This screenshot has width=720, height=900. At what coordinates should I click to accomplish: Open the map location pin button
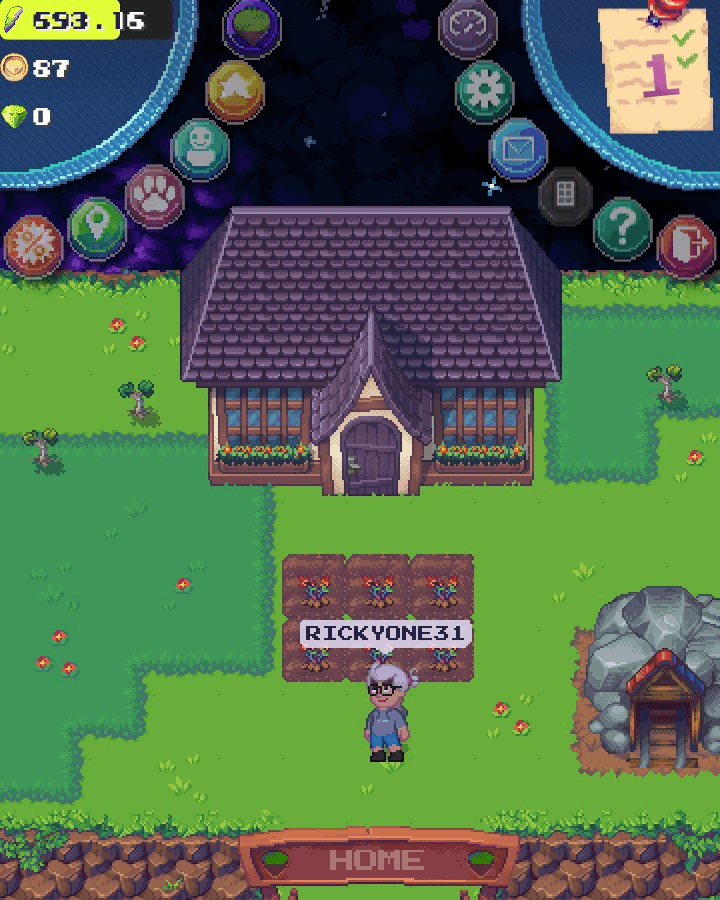coord(97,227)
